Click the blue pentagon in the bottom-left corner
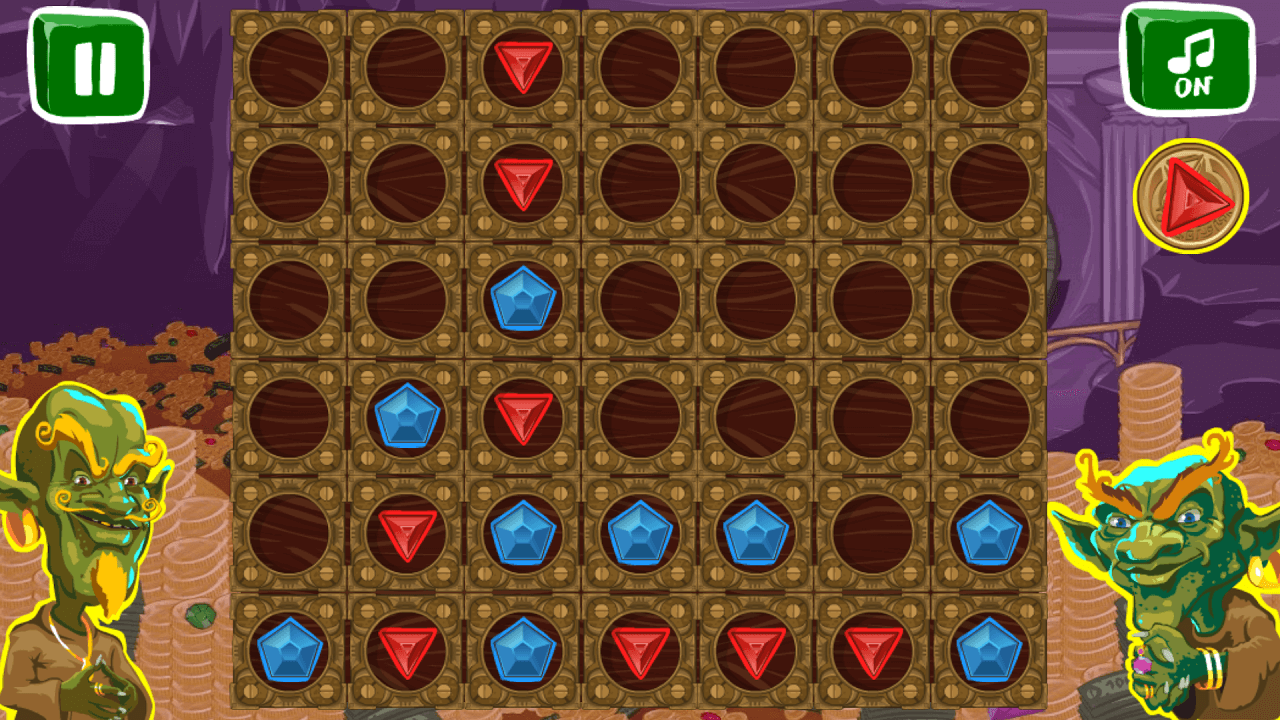1280x720 pixels. 290,652
